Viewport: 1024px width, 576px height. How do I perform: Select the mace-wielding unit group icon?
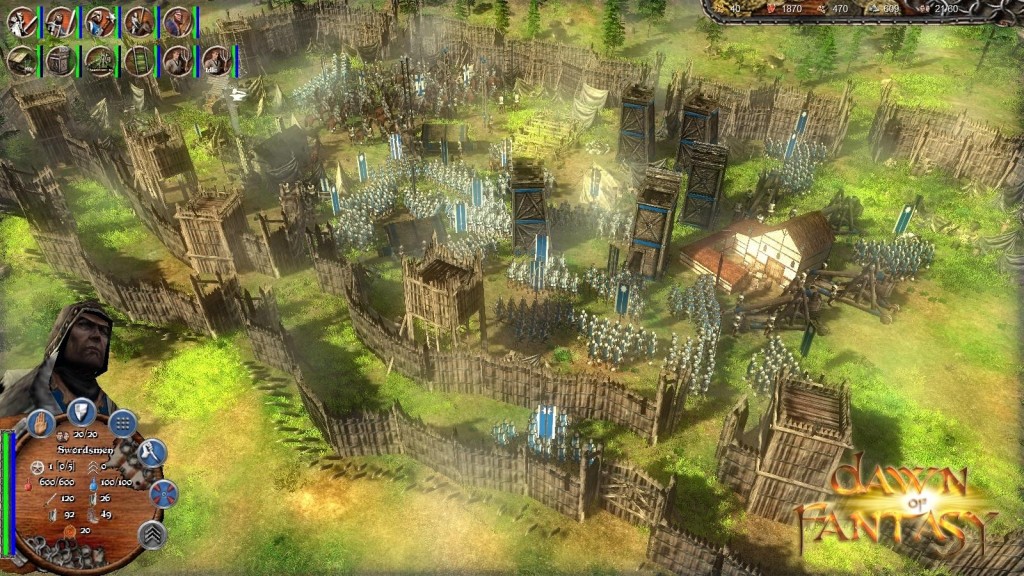(100, 22)
